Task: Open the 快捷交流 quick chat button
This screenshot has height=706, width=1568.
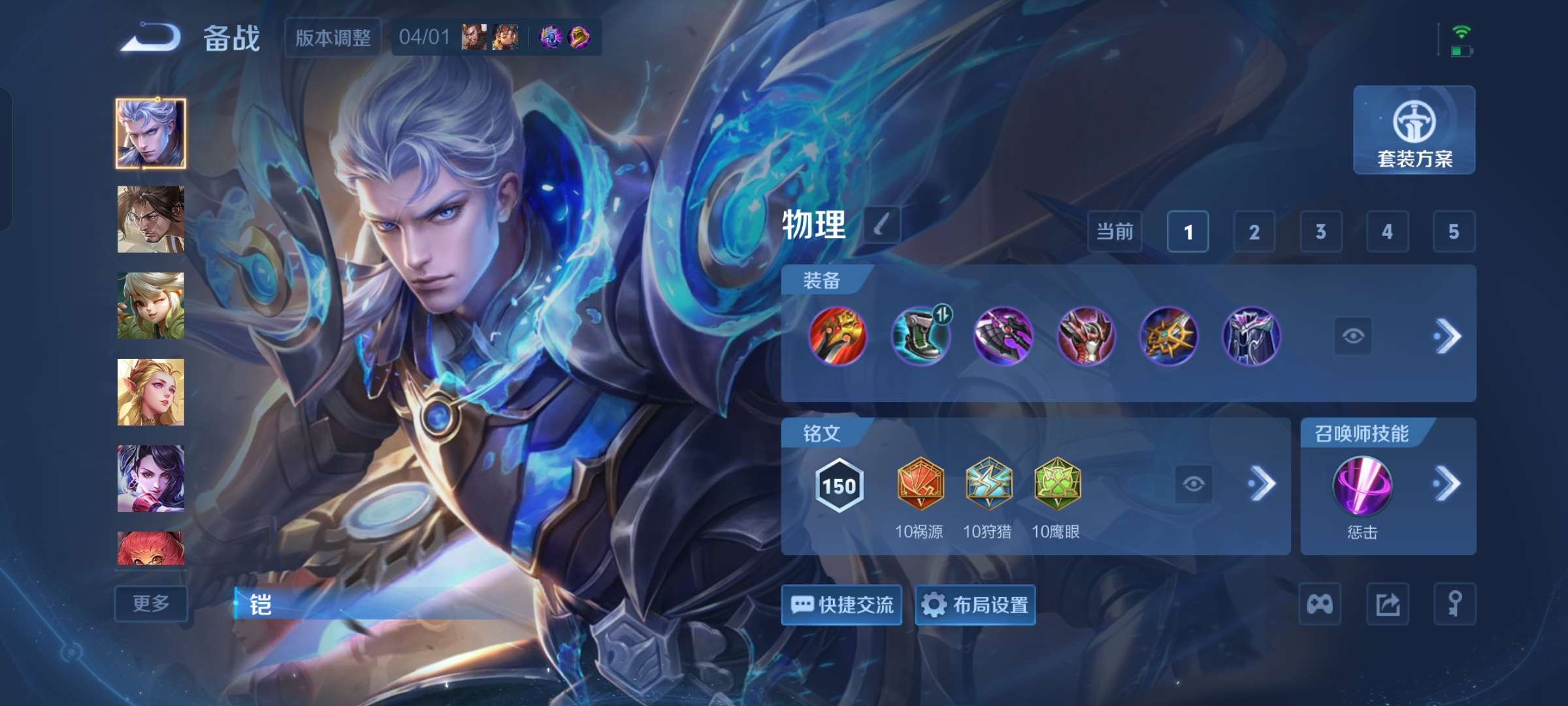Action: (841, 605)
